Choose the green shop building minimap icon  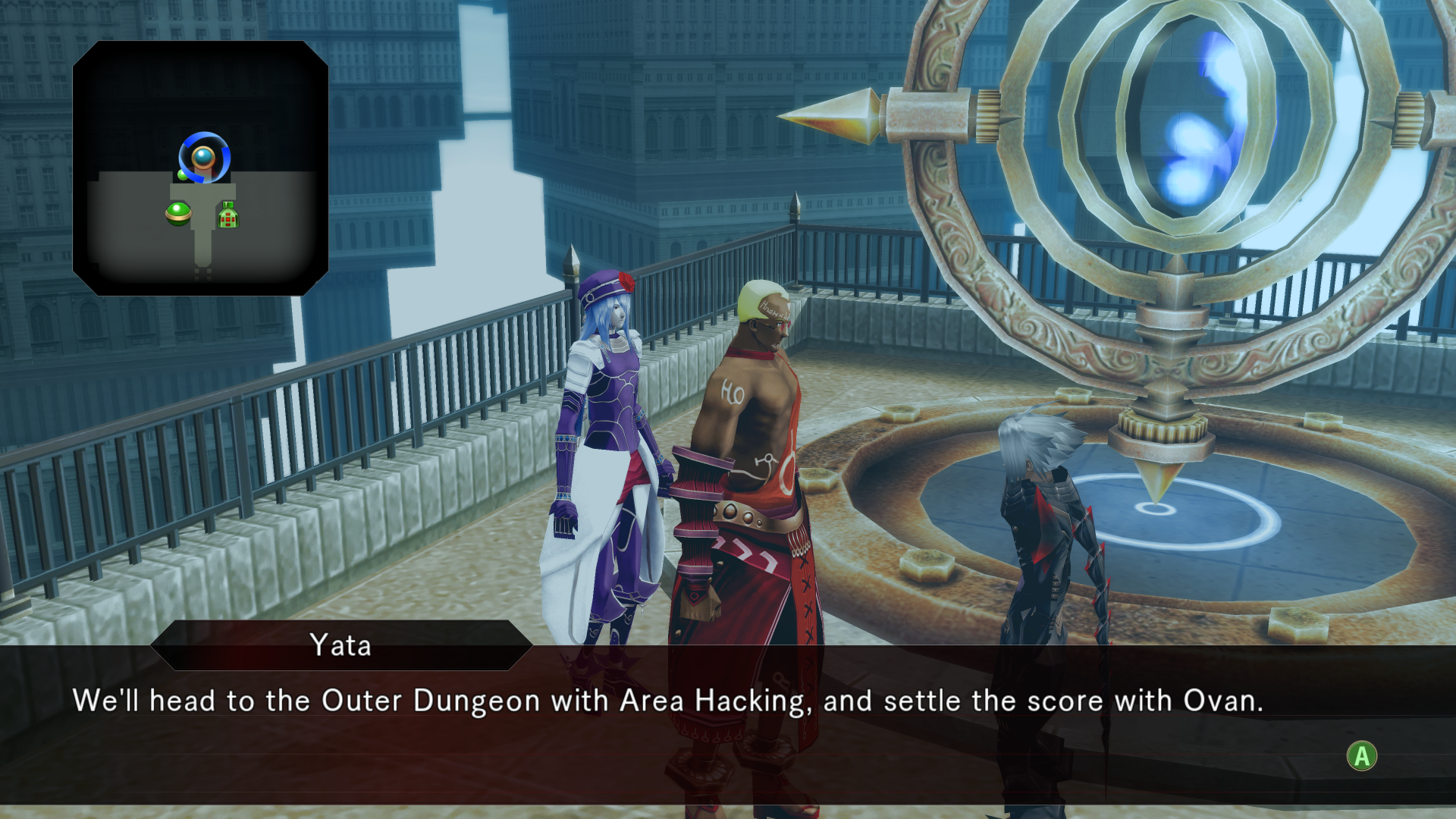228,215
